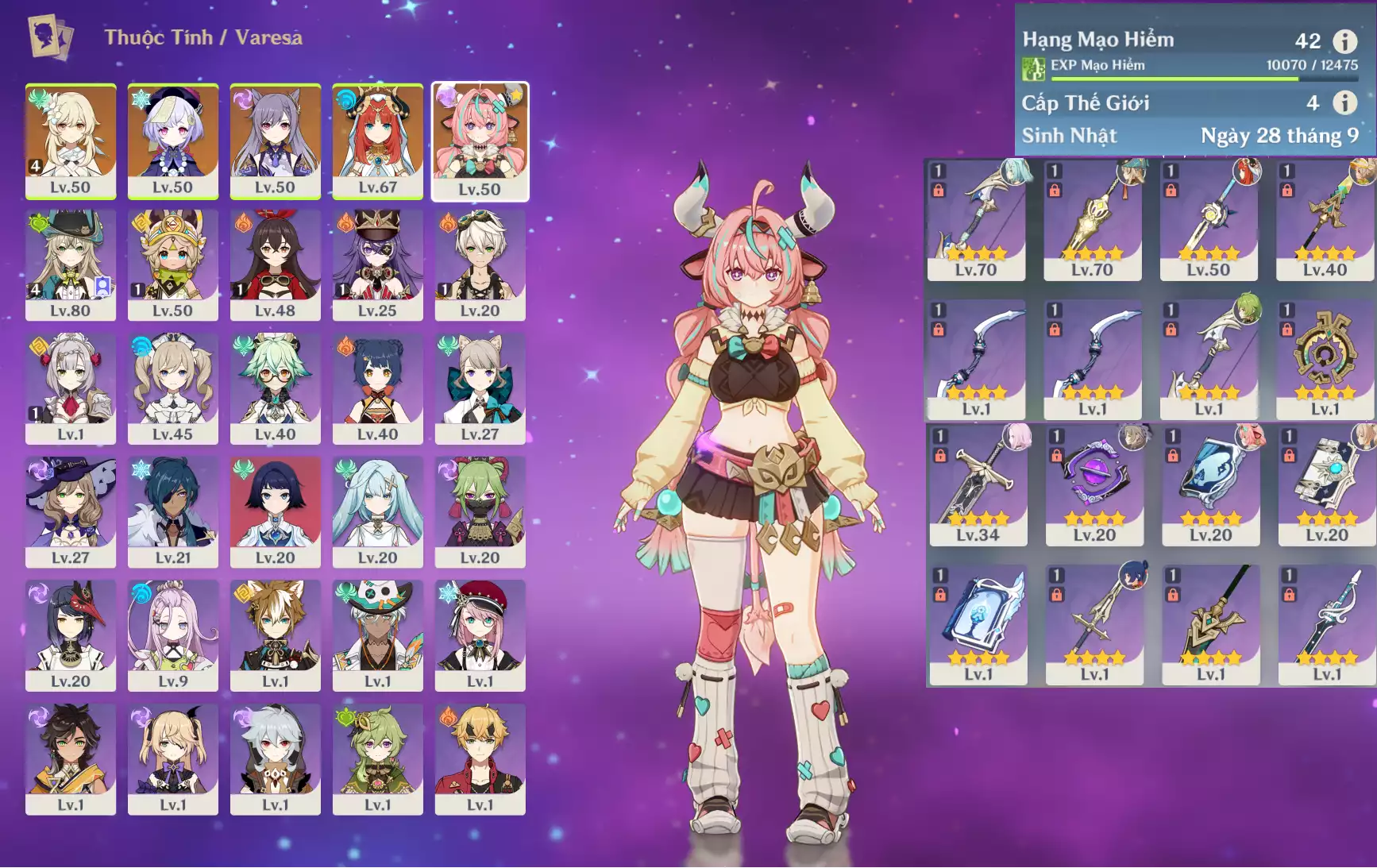Select Xiangling's character tile

pos(377,388)
